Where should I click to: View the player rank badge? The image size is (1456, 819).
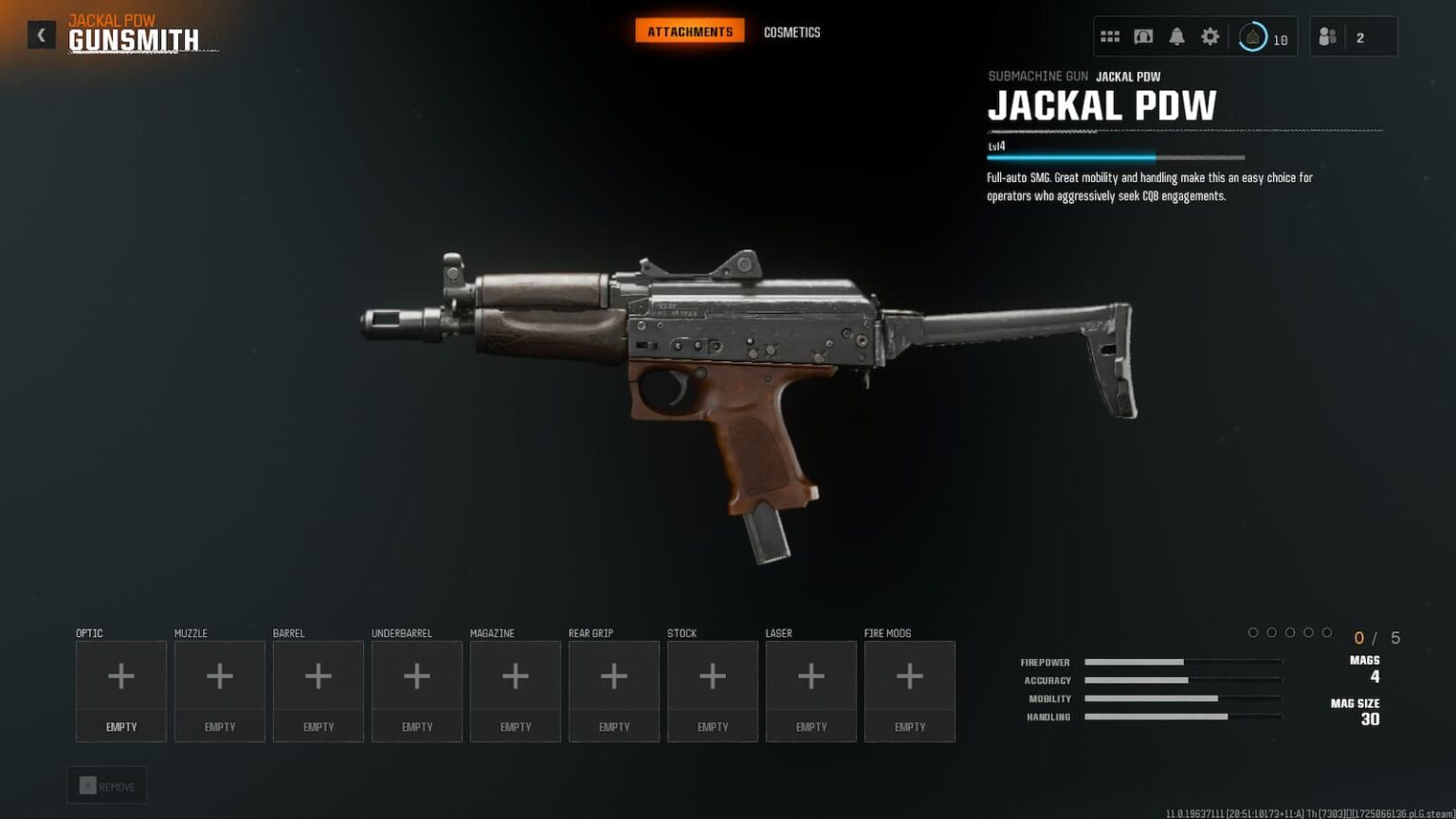pos(1253,37)
